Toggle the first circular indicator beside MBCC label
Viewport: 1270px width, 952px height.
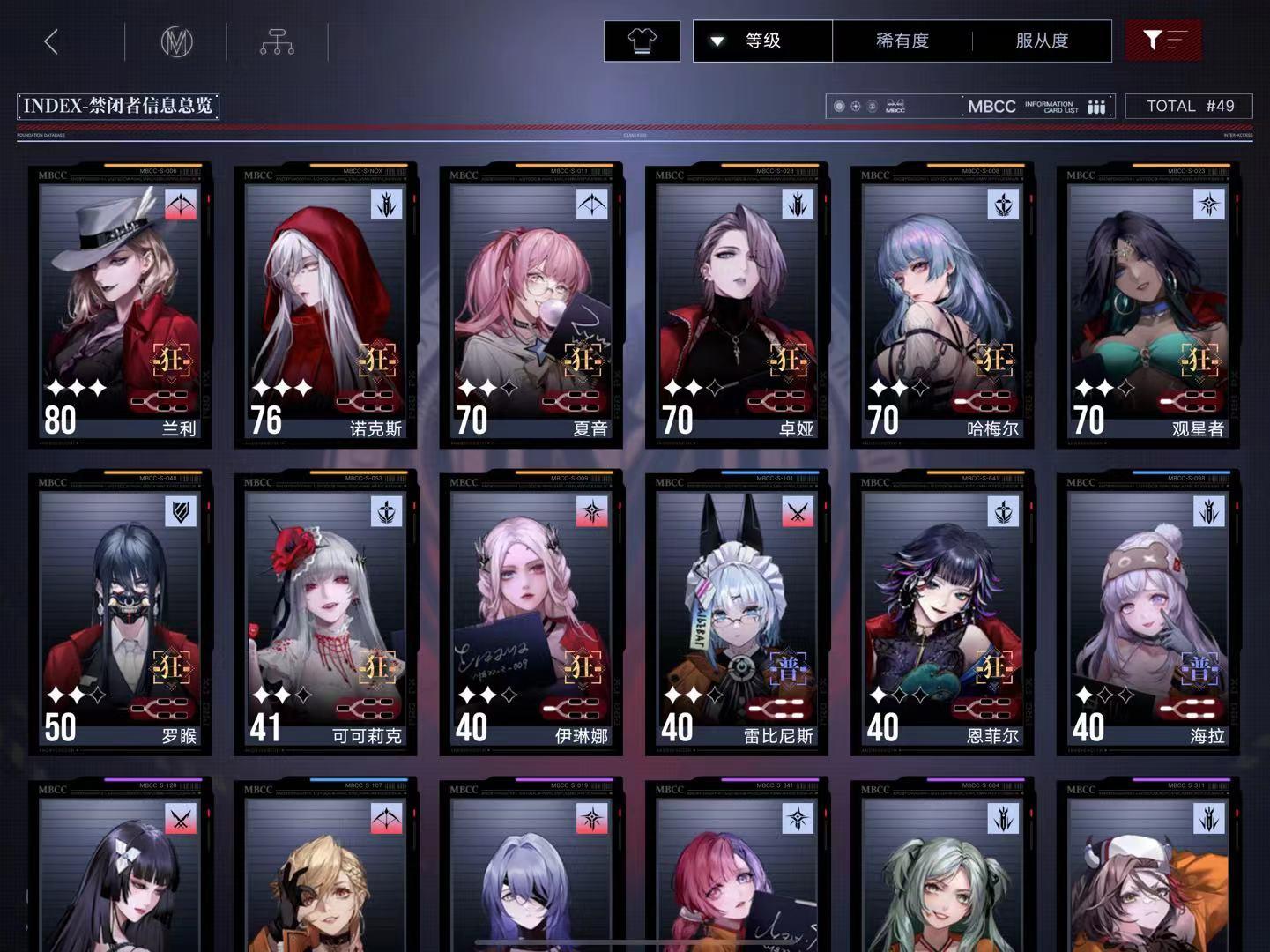(x=839, y=106)
